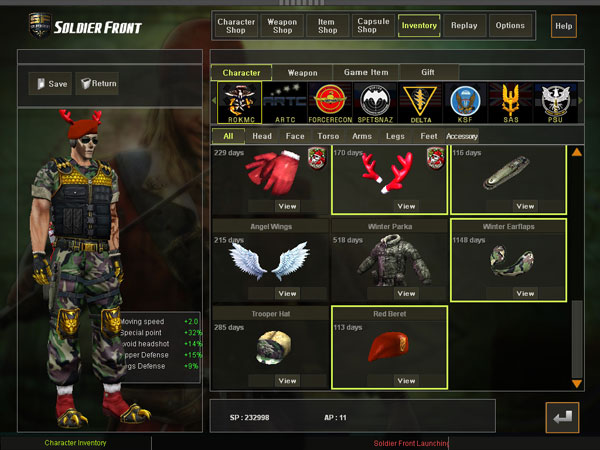This screenshot has height=450, width=600.
Task: Open the Gift tab
Action: tap(428, 73)
